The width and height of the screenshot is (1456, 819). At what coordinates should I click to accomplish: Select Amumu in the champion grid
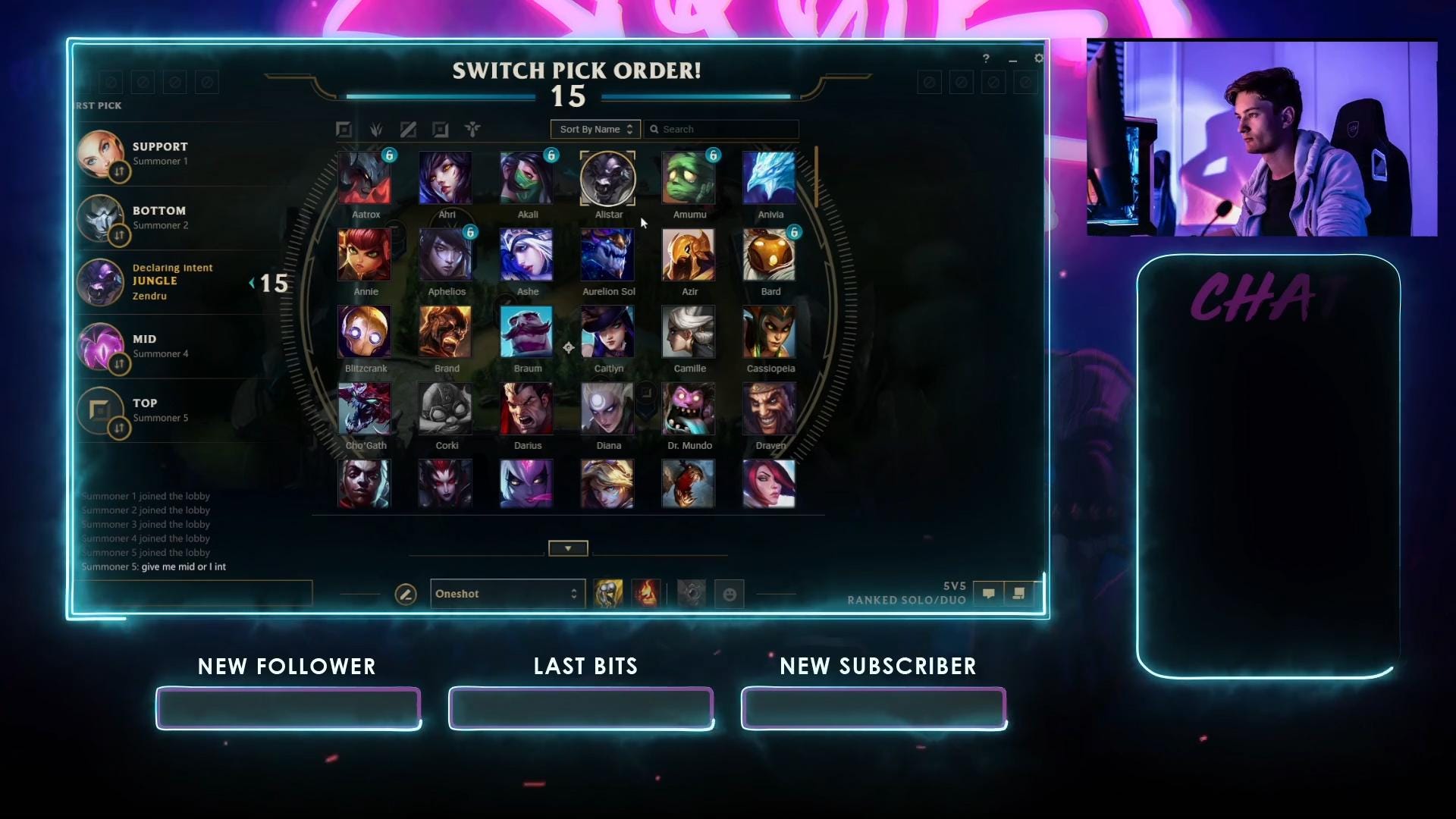(x=689, y=178)
